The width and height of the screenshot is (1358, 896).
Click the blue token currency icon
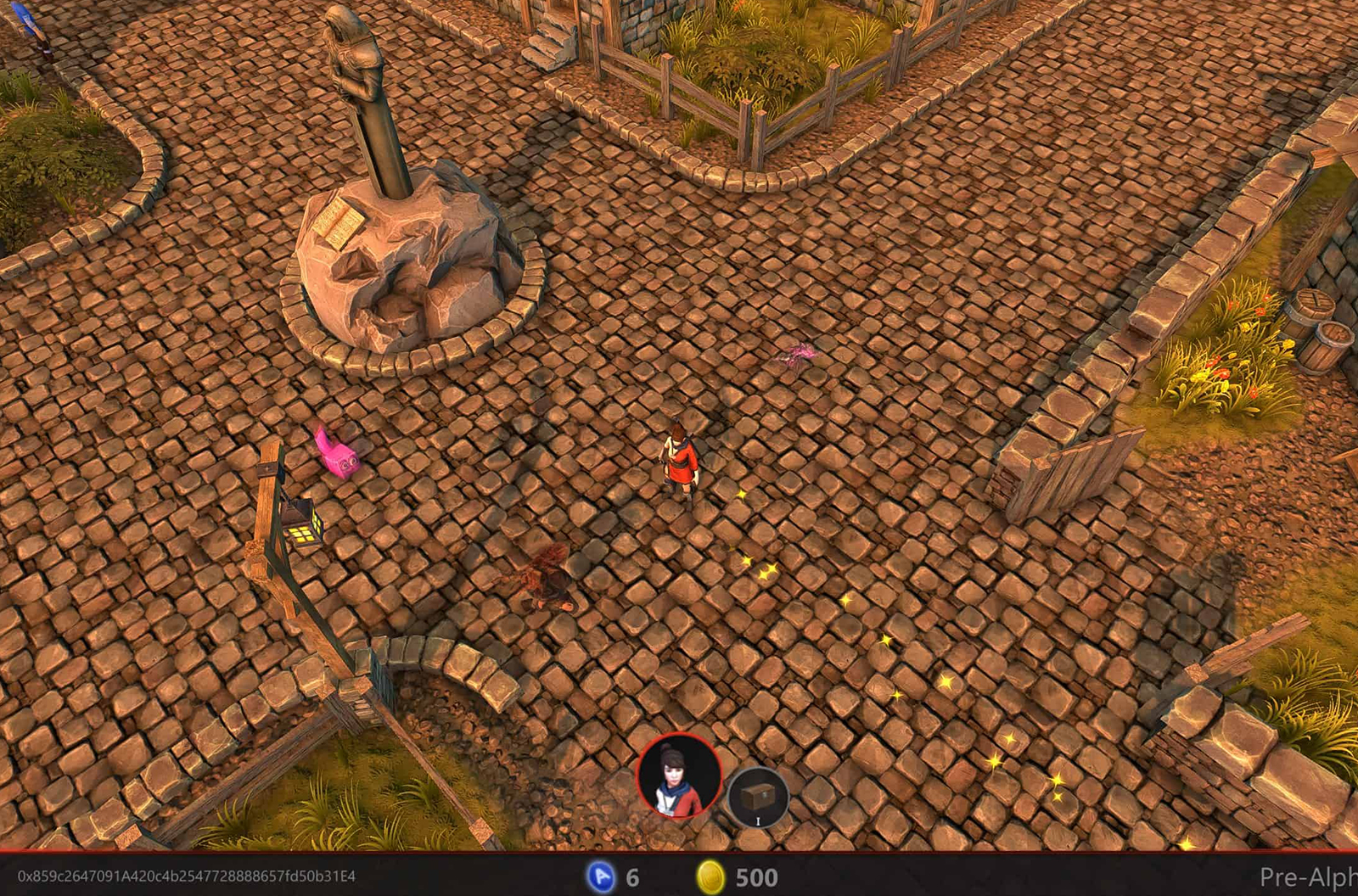pyautogui.click(x=601, y=876)
